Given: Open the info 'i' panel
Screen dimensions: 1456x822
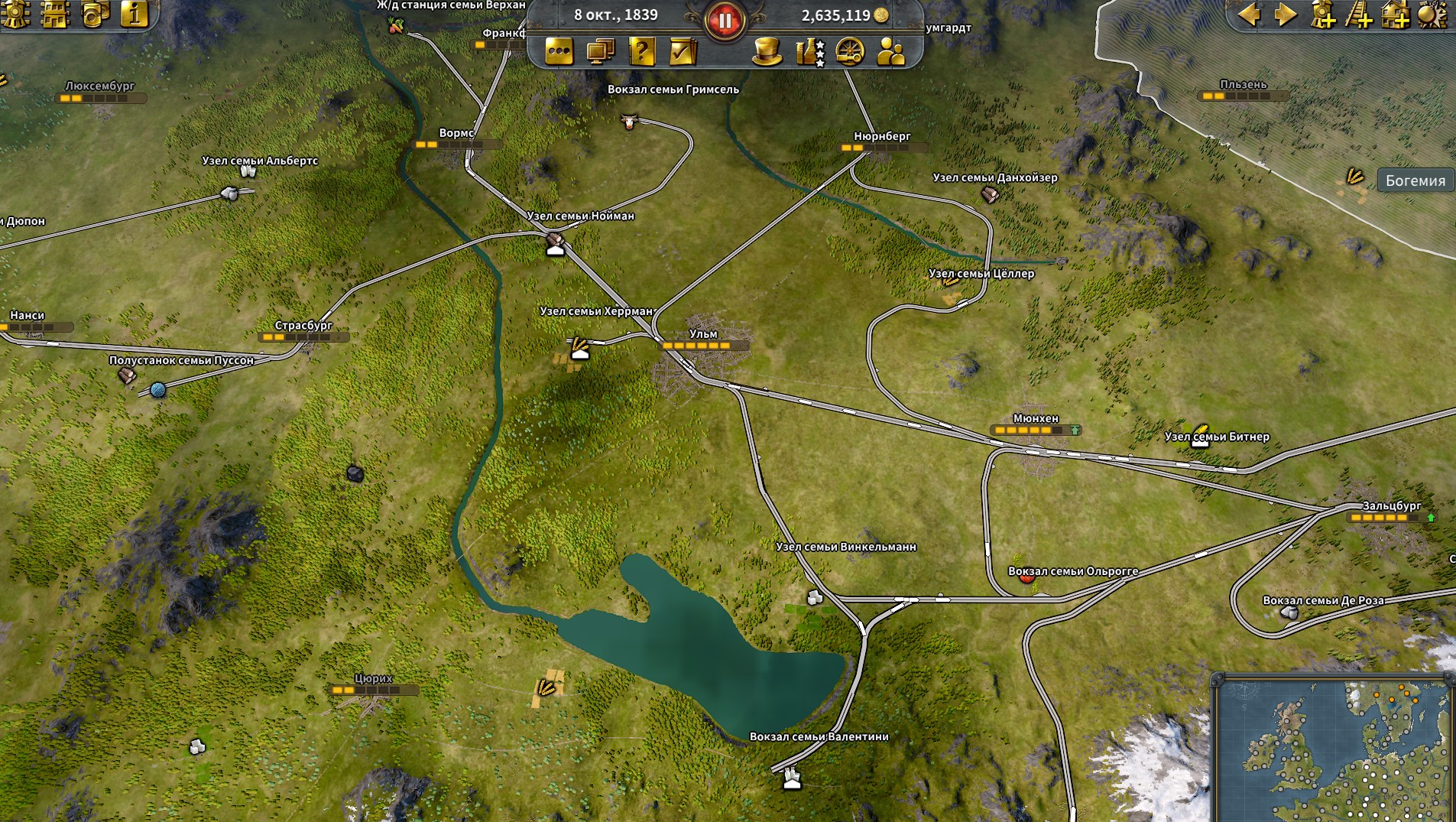Looking at the screenshot, I should coord(135,14).
